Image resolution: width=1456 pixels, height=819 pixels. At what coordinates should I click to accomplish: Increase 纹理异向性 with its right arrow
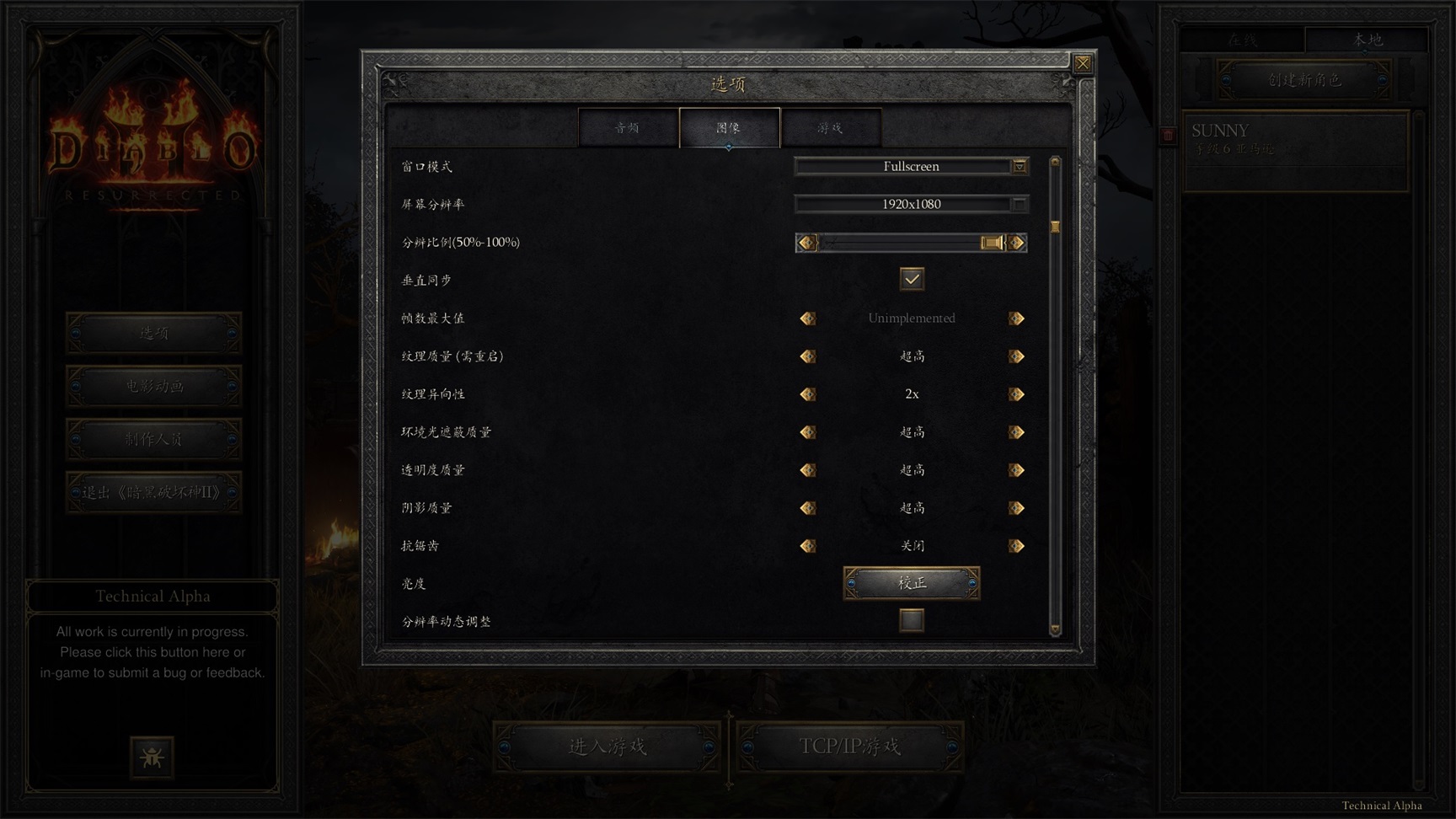coord(1016,393)
